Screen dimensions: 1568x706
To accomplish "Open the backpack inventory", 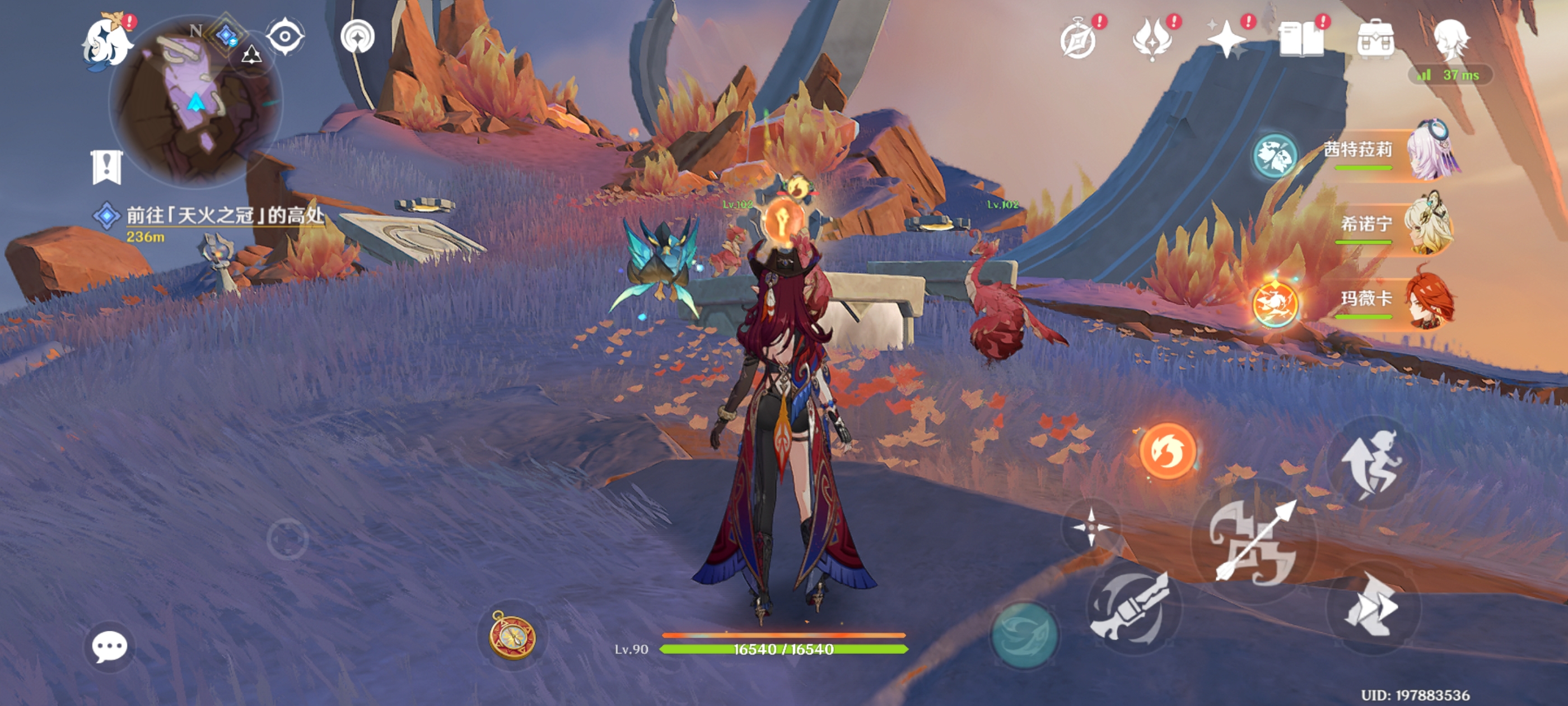I will coord(1375,40).
